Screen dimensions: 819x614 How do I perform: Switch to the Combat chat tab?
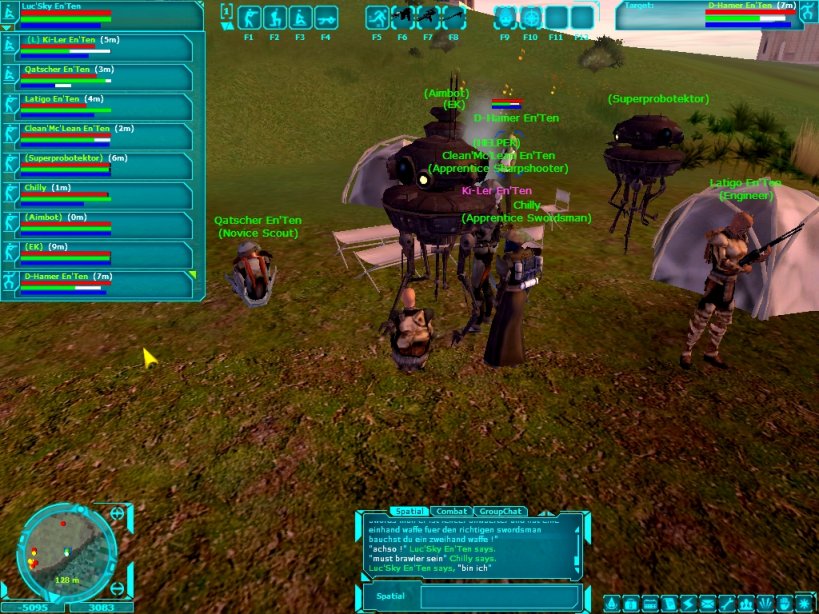tap(451, 511)
